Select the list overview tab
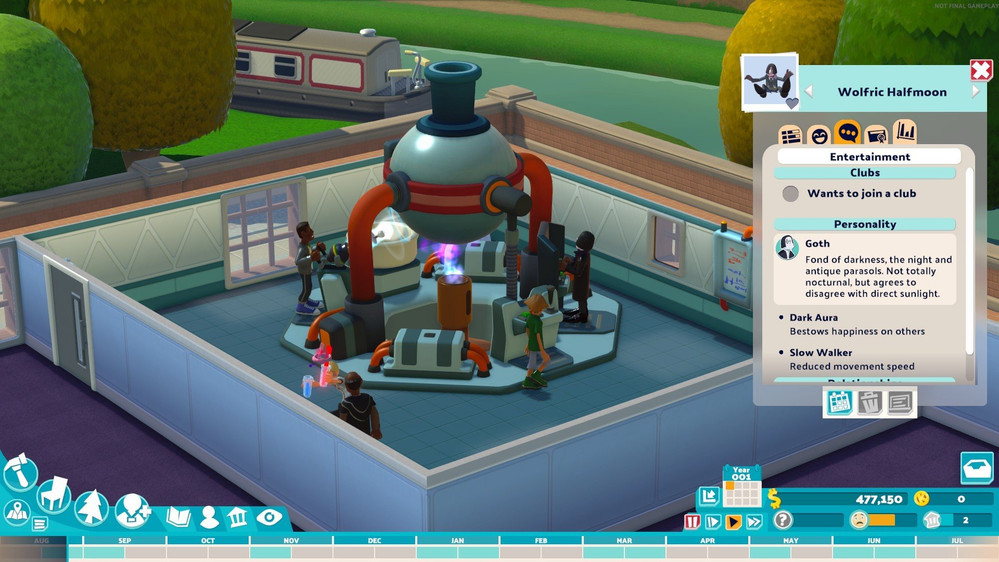This screenshot has width=999, height=562. [x=790, y=135]
